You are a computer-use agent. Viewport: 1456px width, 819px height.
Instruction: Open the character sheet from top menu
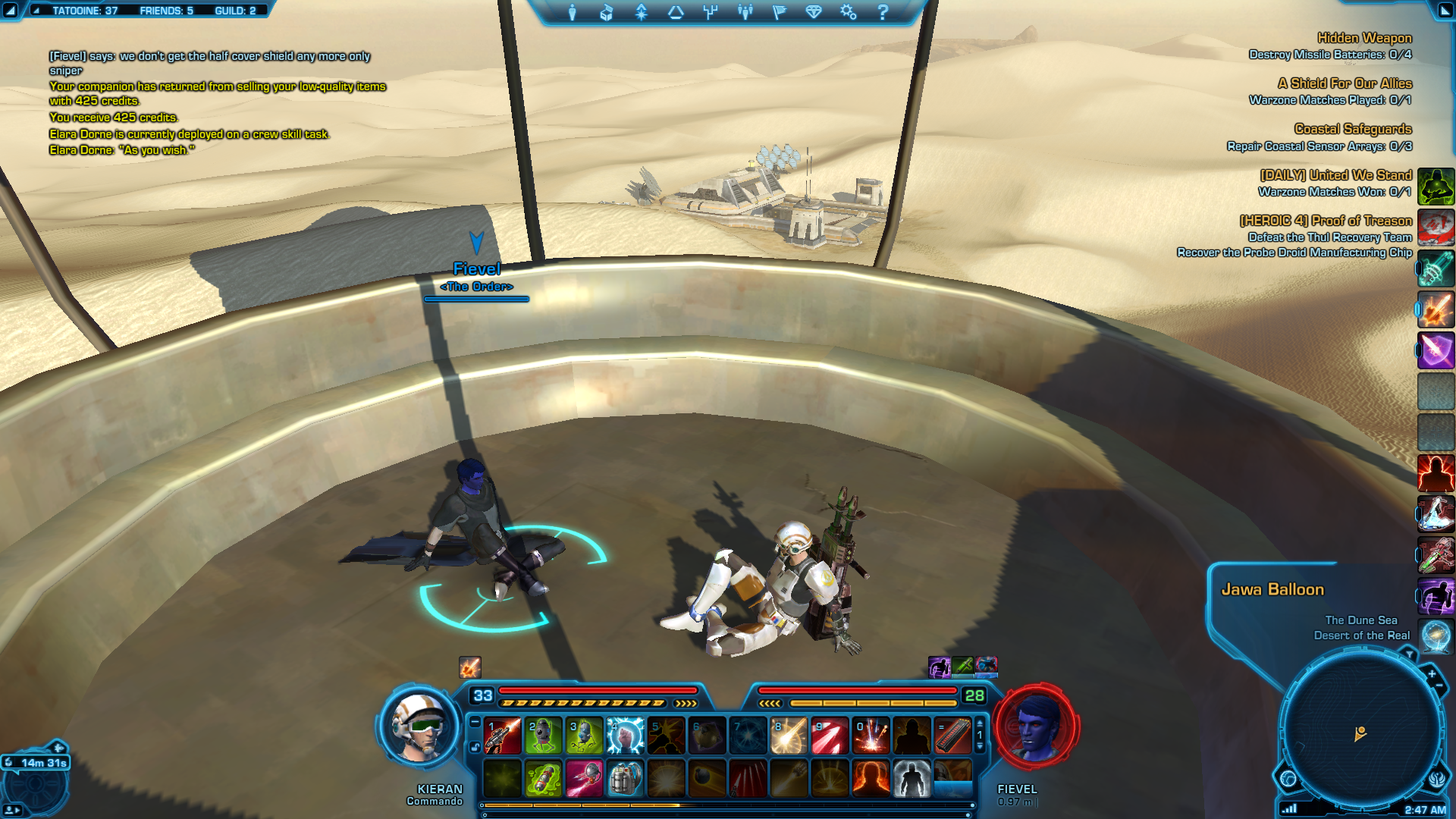(x=573, y=12)
